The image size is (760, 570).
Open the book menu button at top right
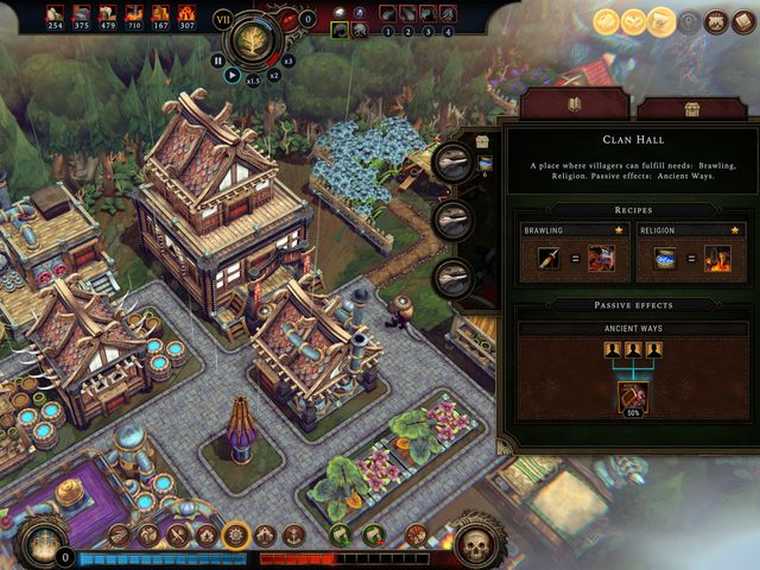743,21
